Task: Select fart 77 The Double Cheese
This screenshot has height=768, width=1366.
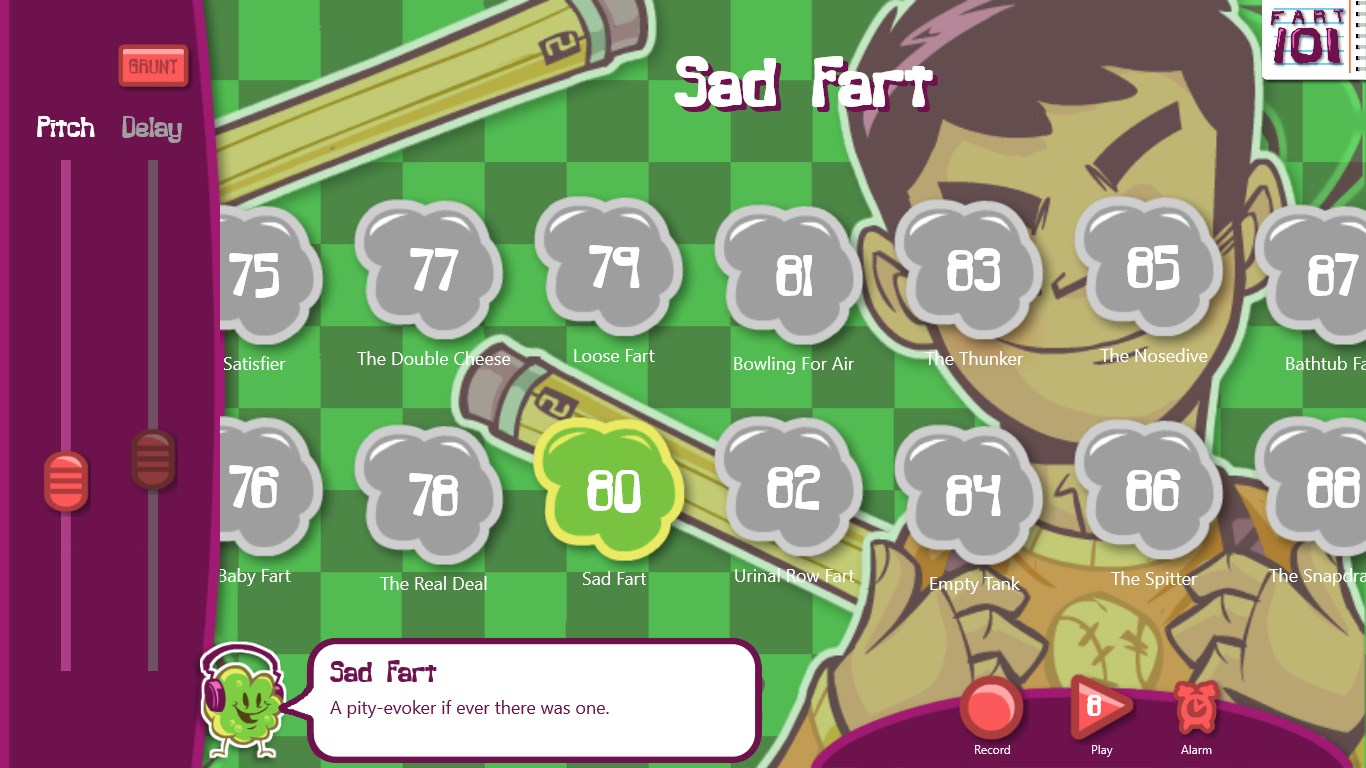Action: [433, 270]
